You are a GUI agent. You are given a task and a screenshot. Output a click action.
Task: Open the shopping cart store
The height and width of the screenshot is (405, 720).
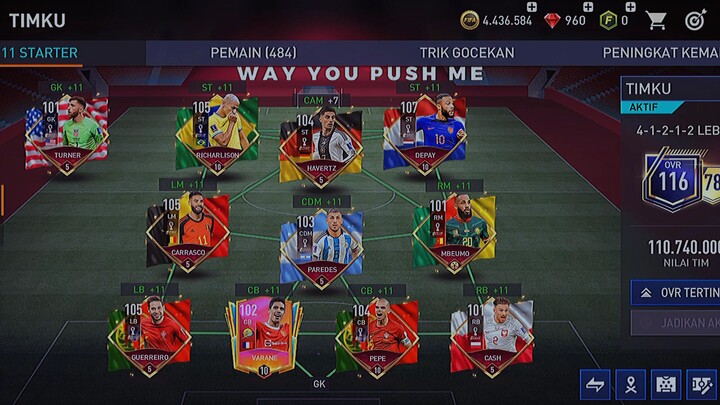656,20
